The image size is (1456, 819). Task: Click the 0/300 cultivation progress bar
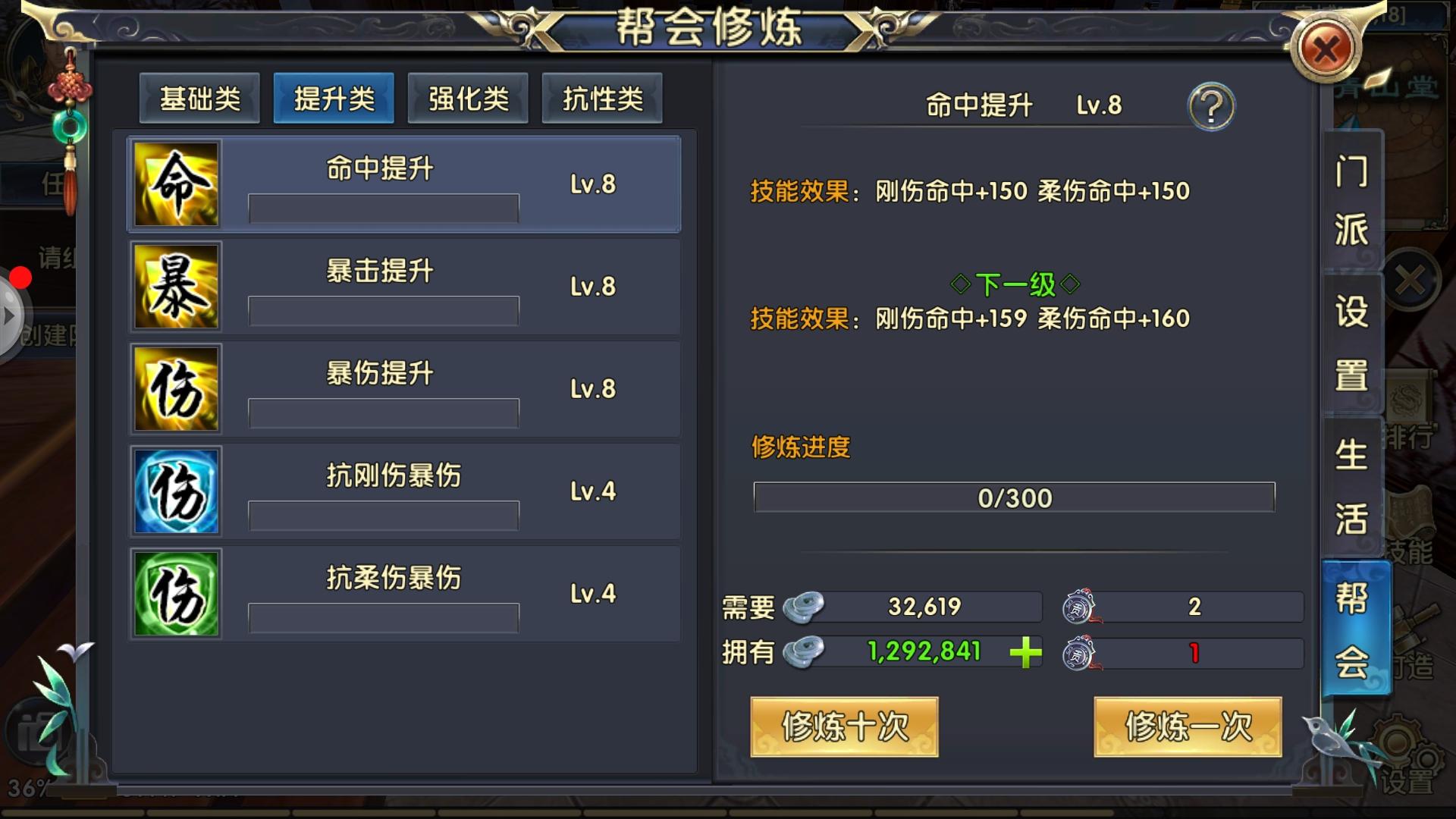(1014, 498)
